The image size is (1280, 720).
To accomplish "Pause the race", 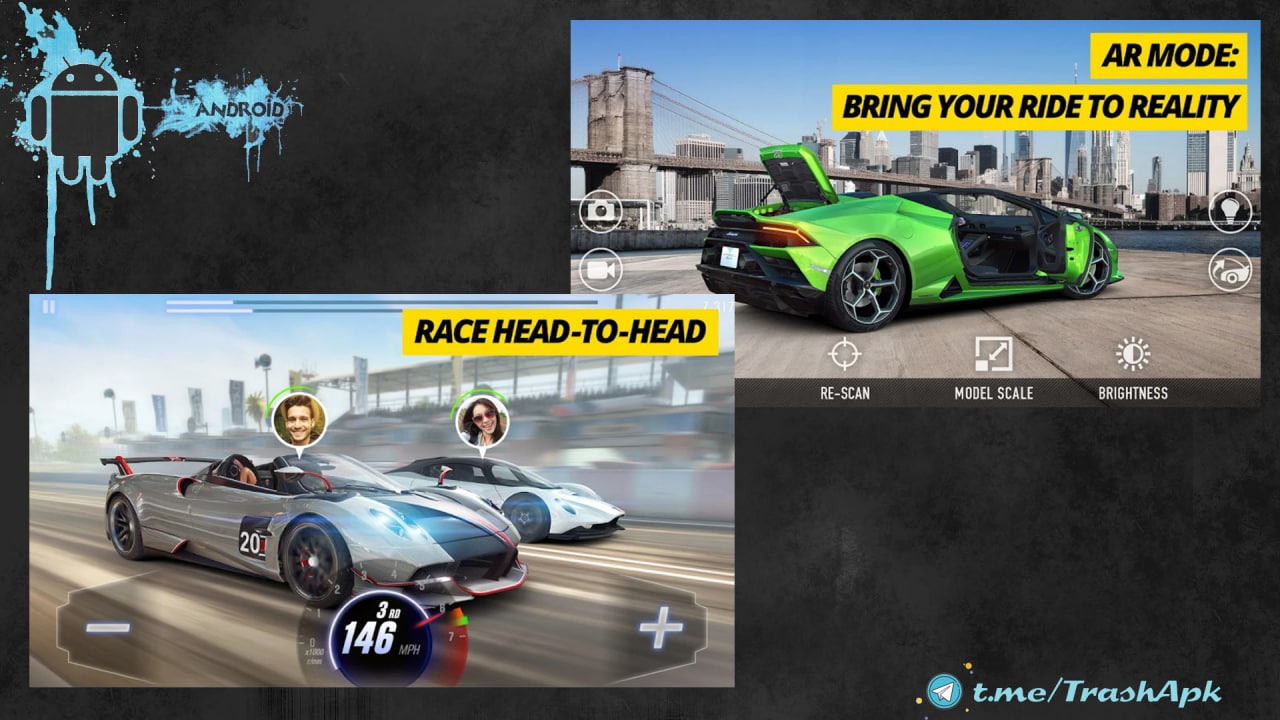I will (48, 307).
